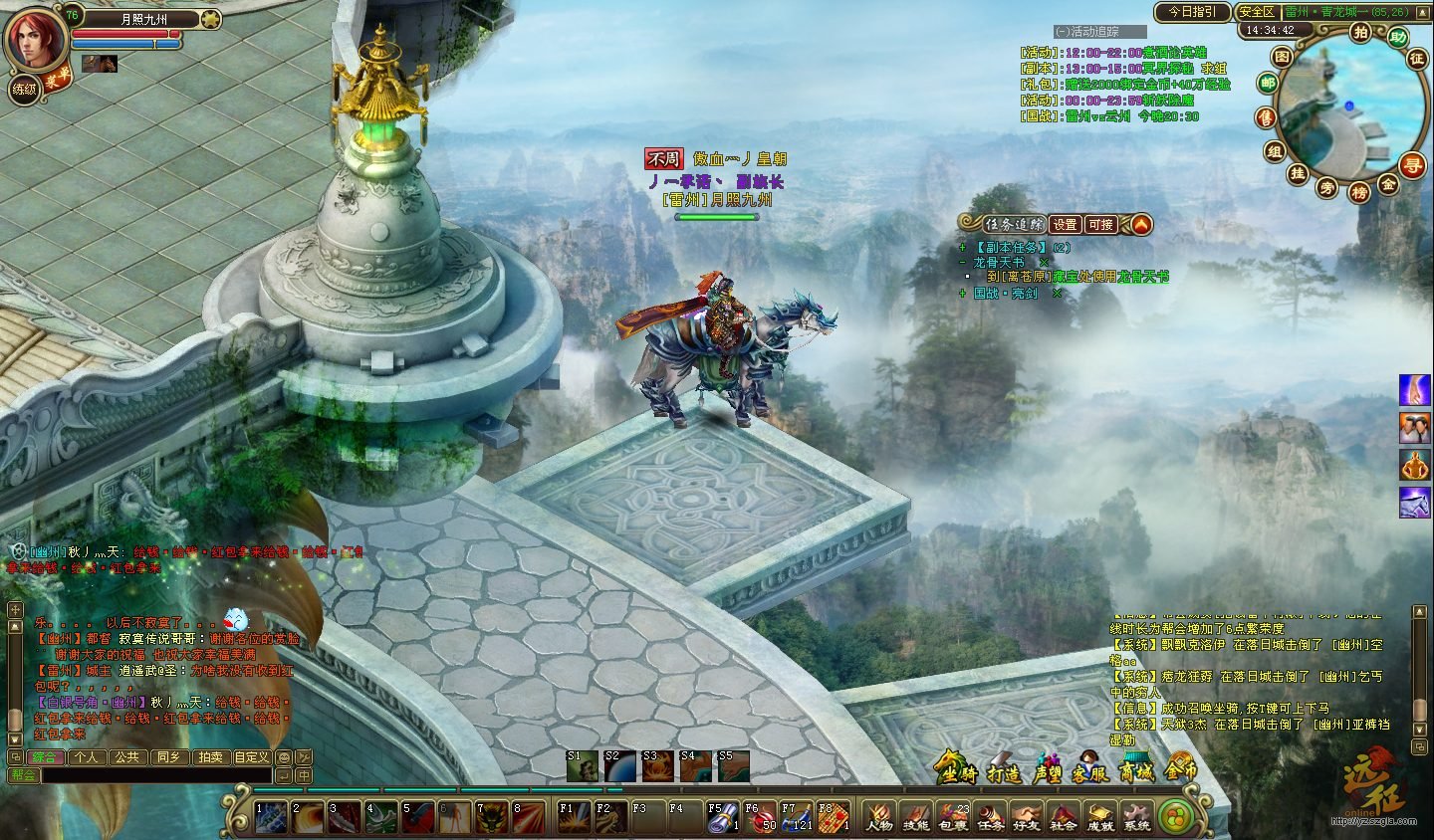This screenshot has width=1434, height=840.
Task: Open the 商城 shop
Action: pyautogui.click(x=1137, y=768)
